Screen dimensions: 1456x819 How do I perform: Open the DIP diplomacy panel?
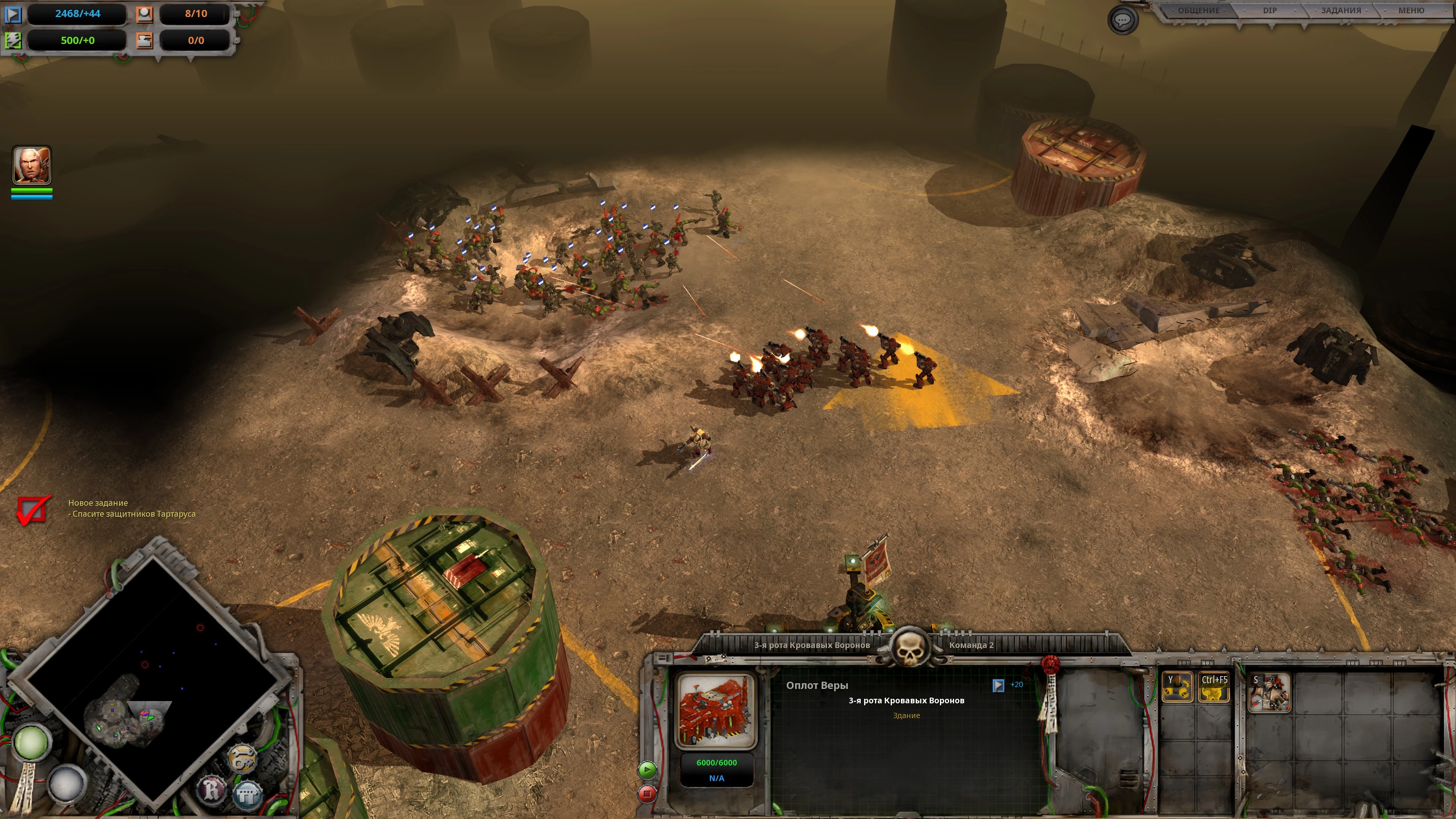pyautogui.click(x=1269, y=11)
